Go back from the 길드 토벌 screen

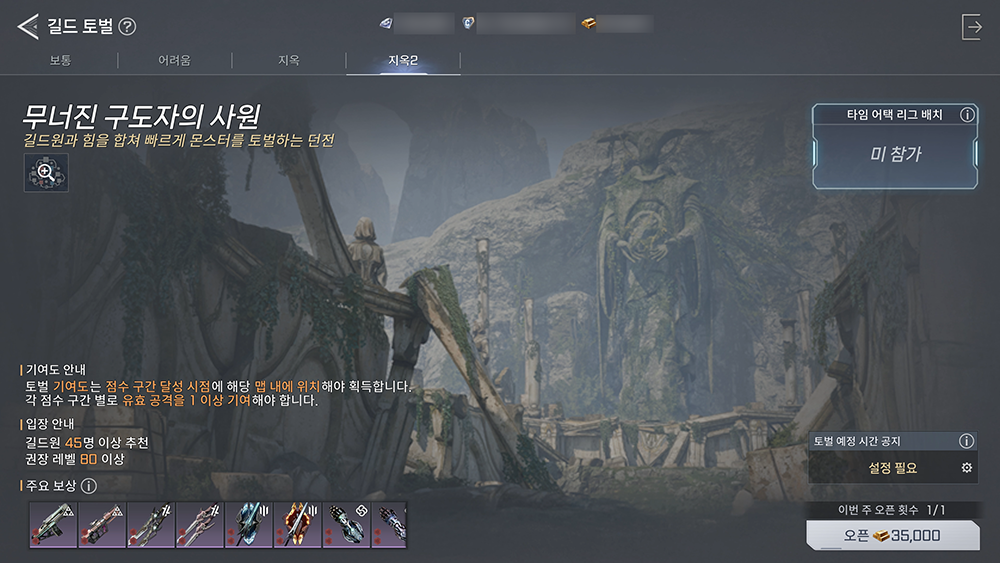pyautogui.click(x=27, y=27)
